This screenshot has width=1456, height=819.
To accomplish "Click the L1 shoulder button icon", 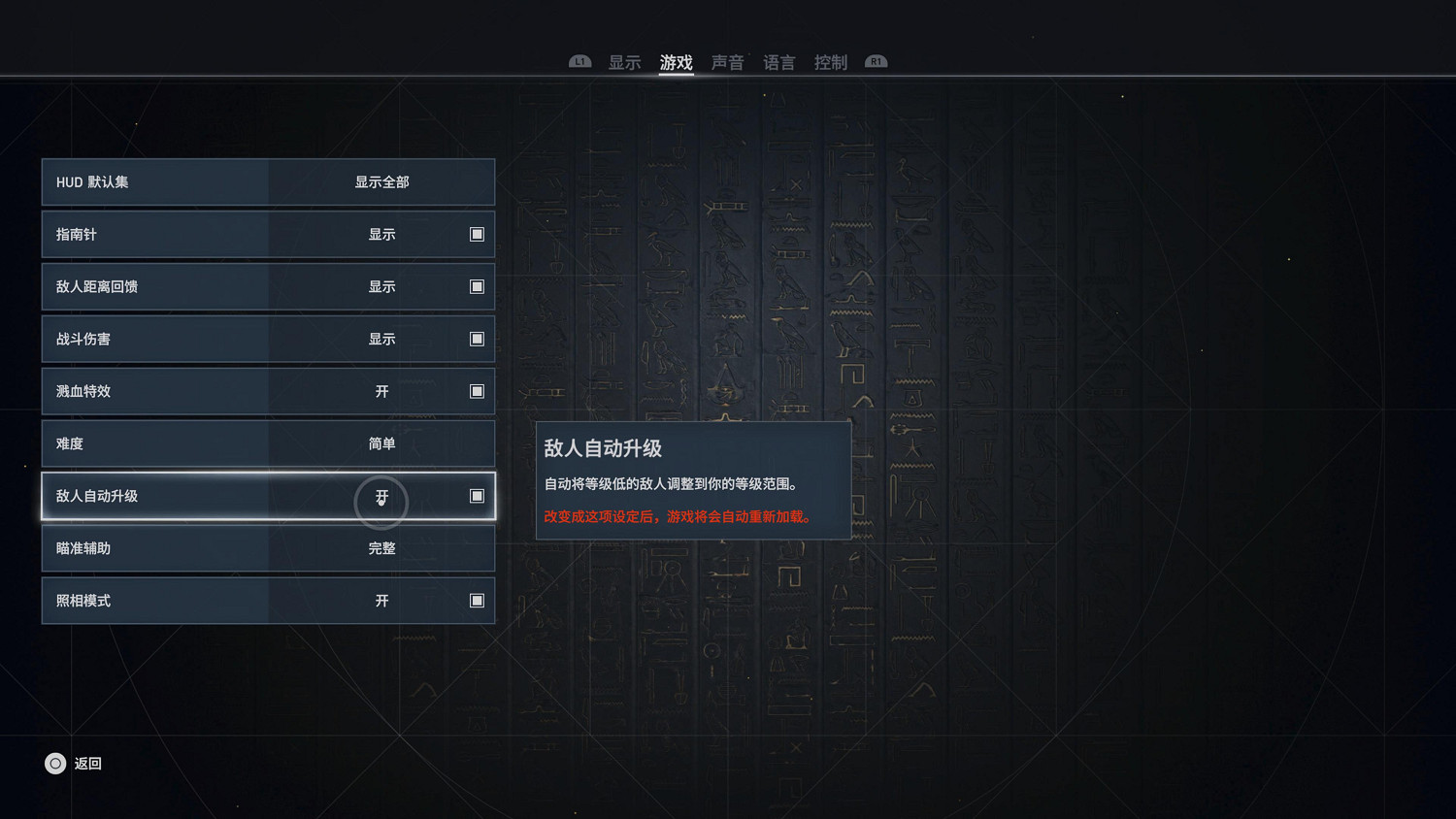I will 579,60.
